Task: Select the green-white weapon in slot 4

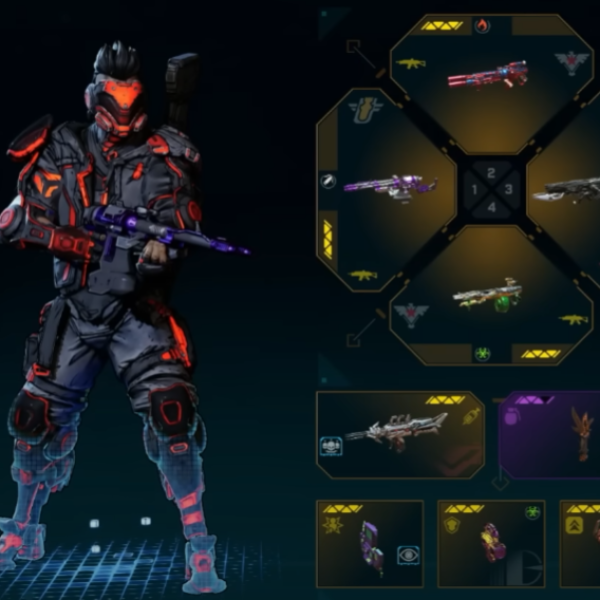Action: [487, 295]
